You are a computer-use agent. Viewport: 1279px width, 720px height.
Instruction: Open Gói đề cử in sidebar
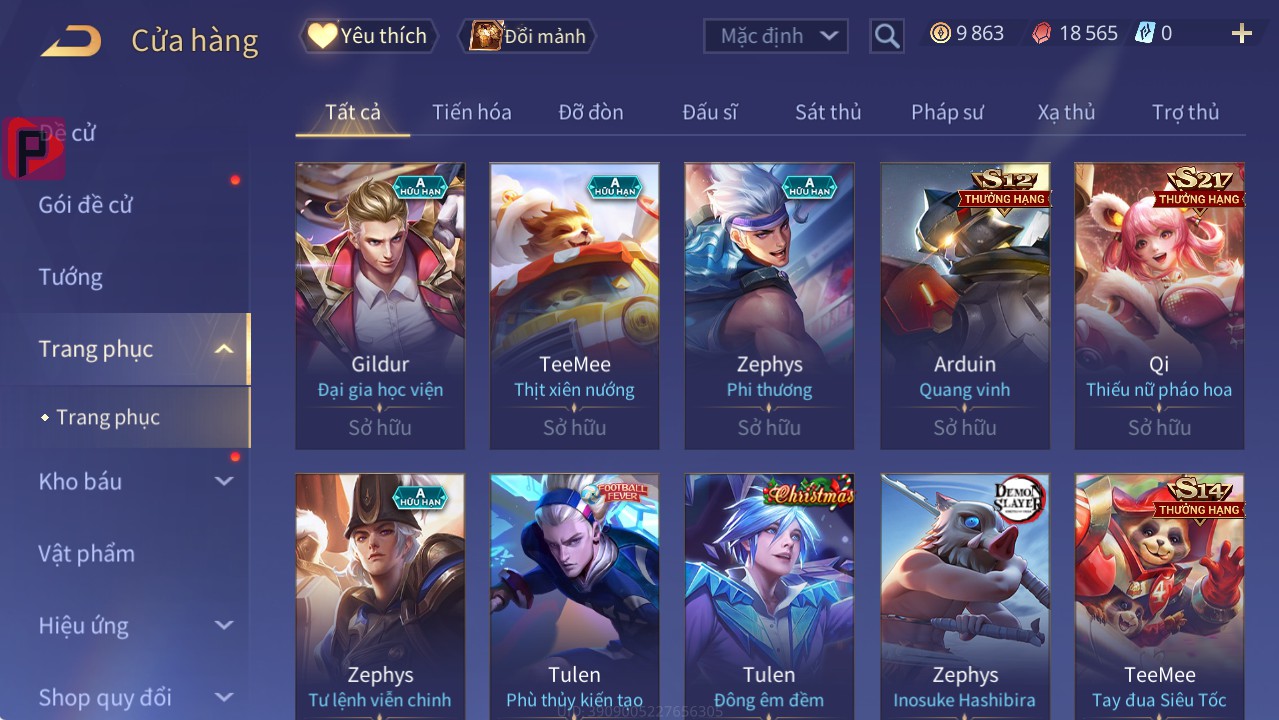pos(86,205)
